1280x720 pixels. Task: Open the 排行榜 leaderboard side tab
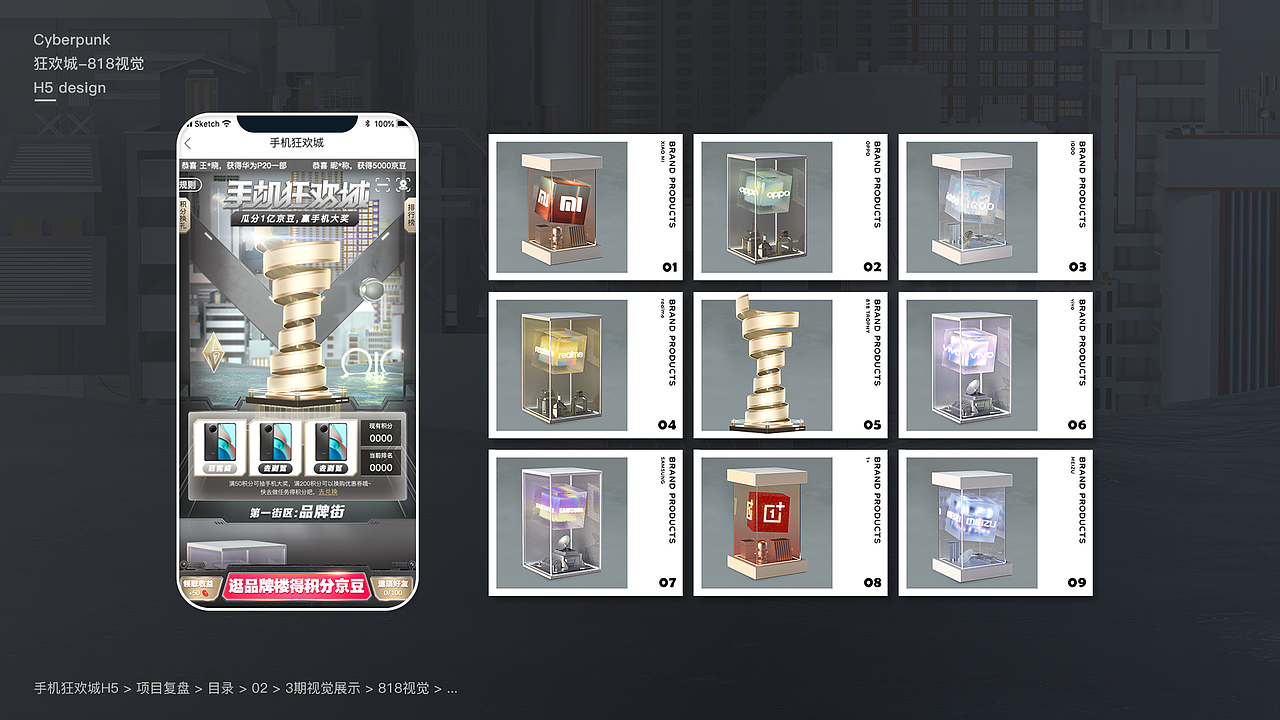pyautogui.click(x=410, y=215)
